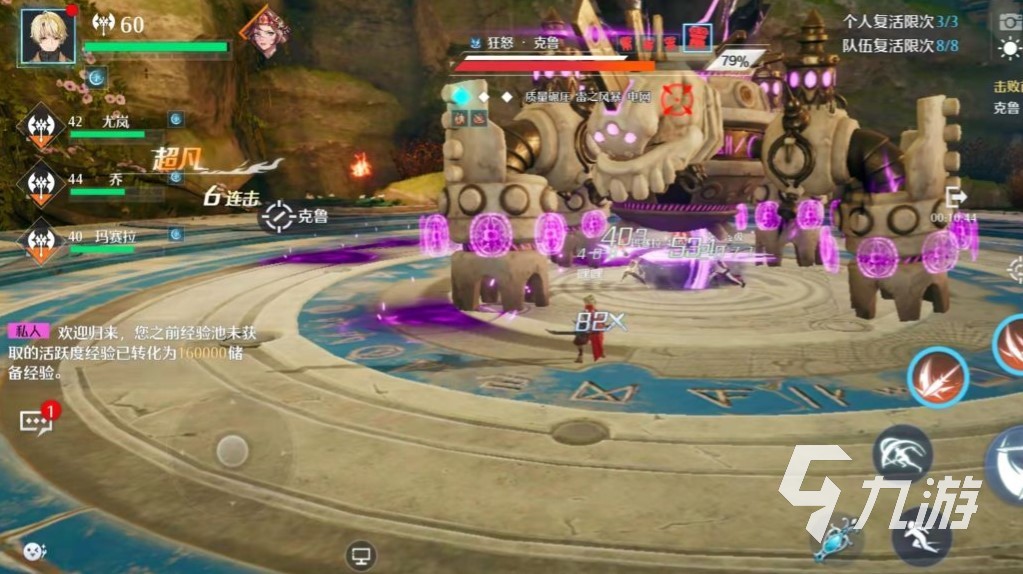Open the blond player character portrait

point(49,36)
